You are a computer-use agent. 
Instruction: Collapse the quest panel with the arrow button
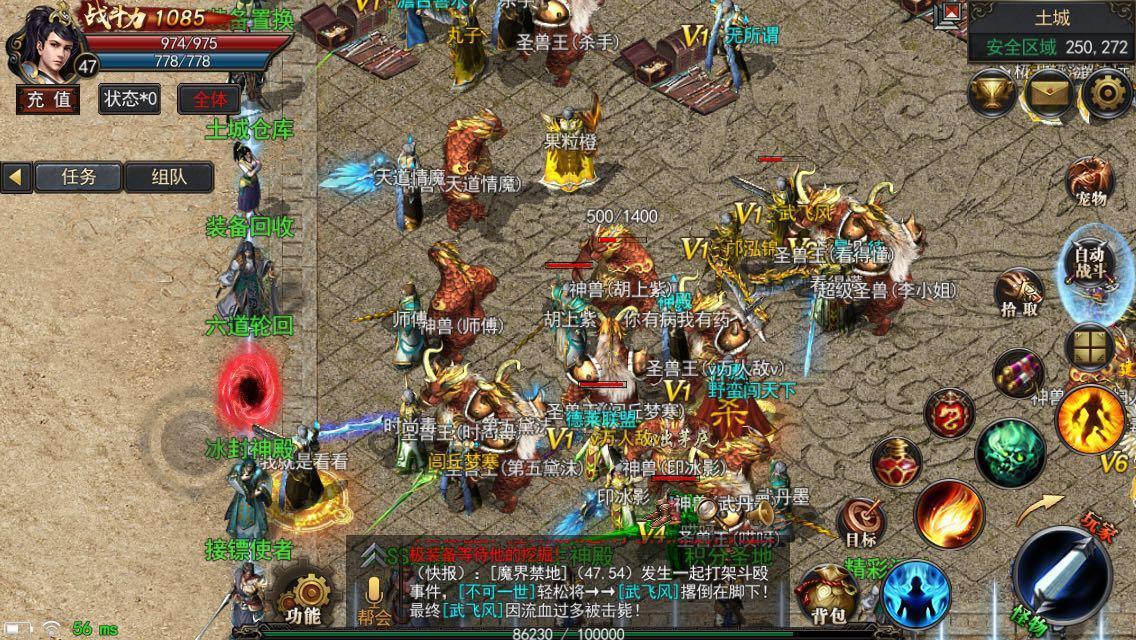[16, 177]
